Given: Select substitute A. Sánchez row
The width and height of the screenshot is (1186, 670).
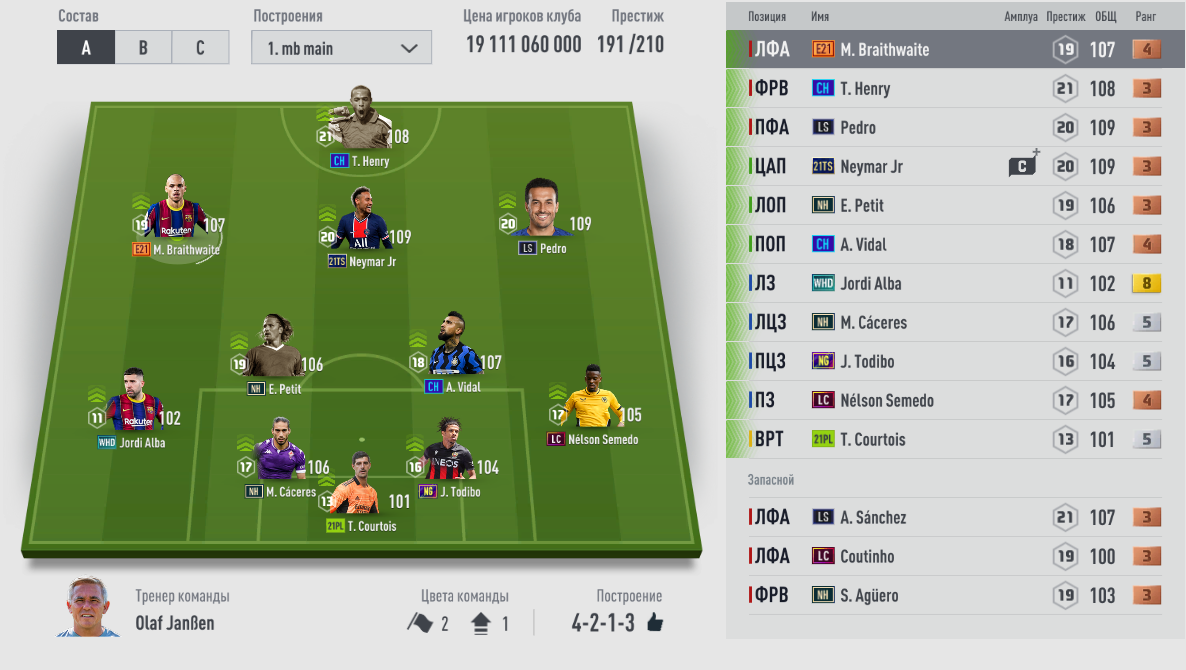Looking at the screenshot, I should tap(955, 518).
